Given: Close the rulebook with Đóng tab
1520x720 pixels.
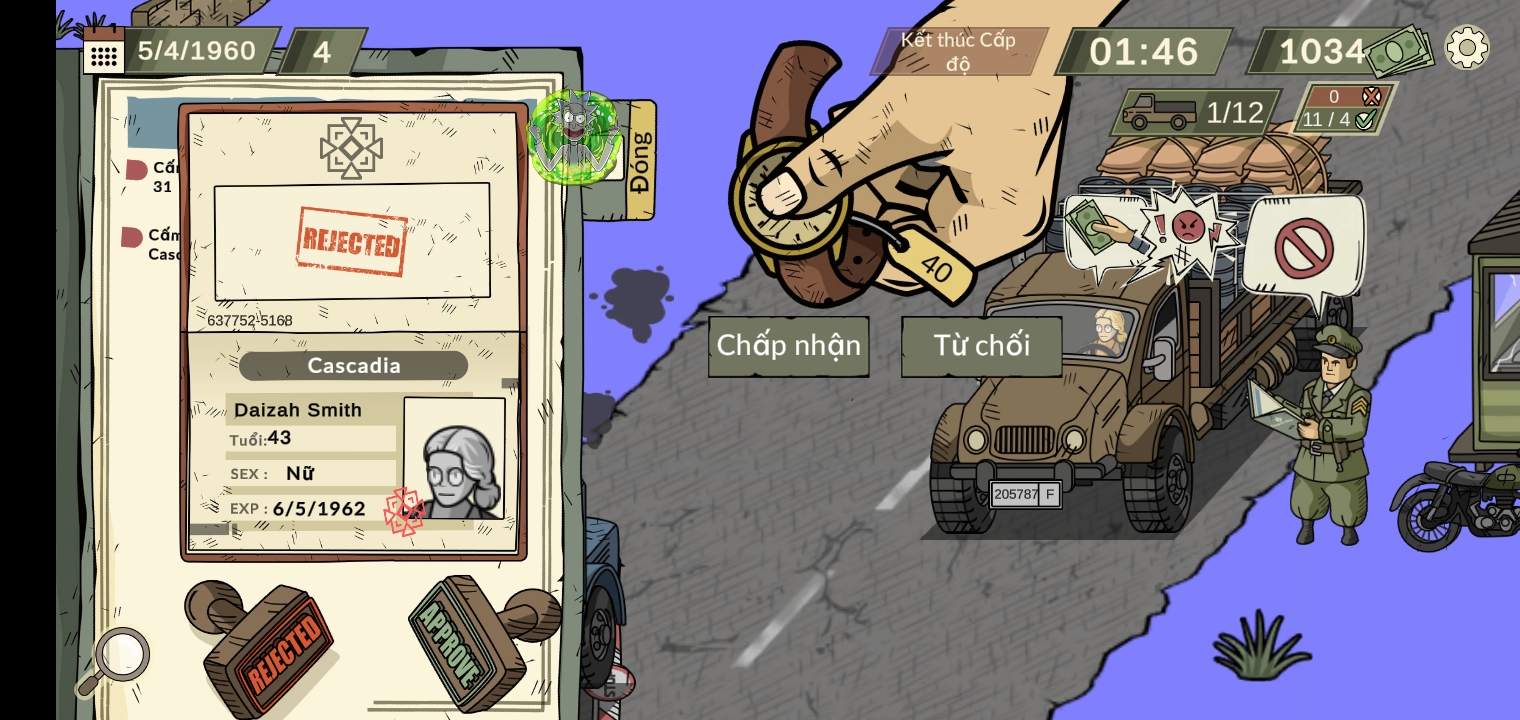Looking at the screenshot, I should pos(640,160).
